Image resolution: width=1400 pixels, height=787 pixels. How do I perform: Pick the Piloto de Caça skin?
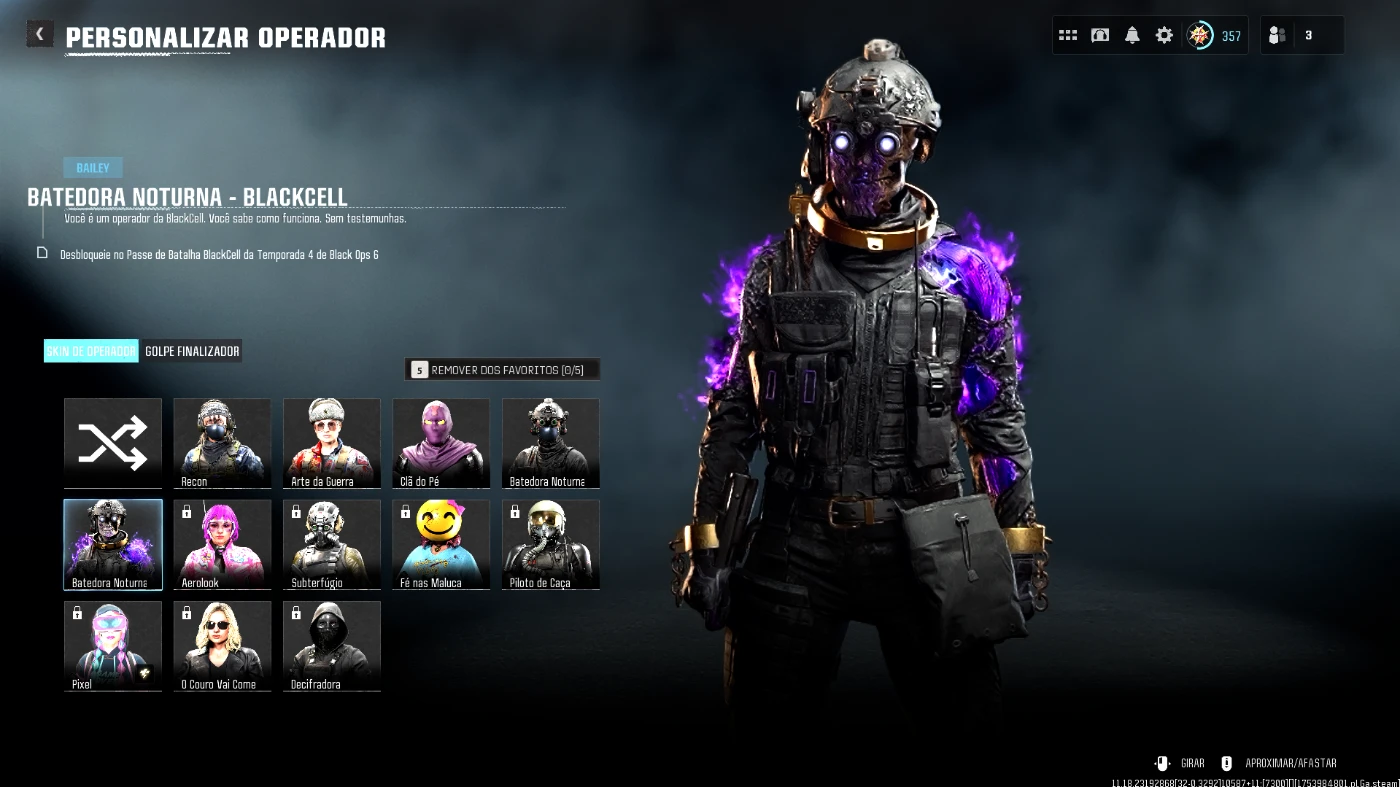tap(551, 544)
